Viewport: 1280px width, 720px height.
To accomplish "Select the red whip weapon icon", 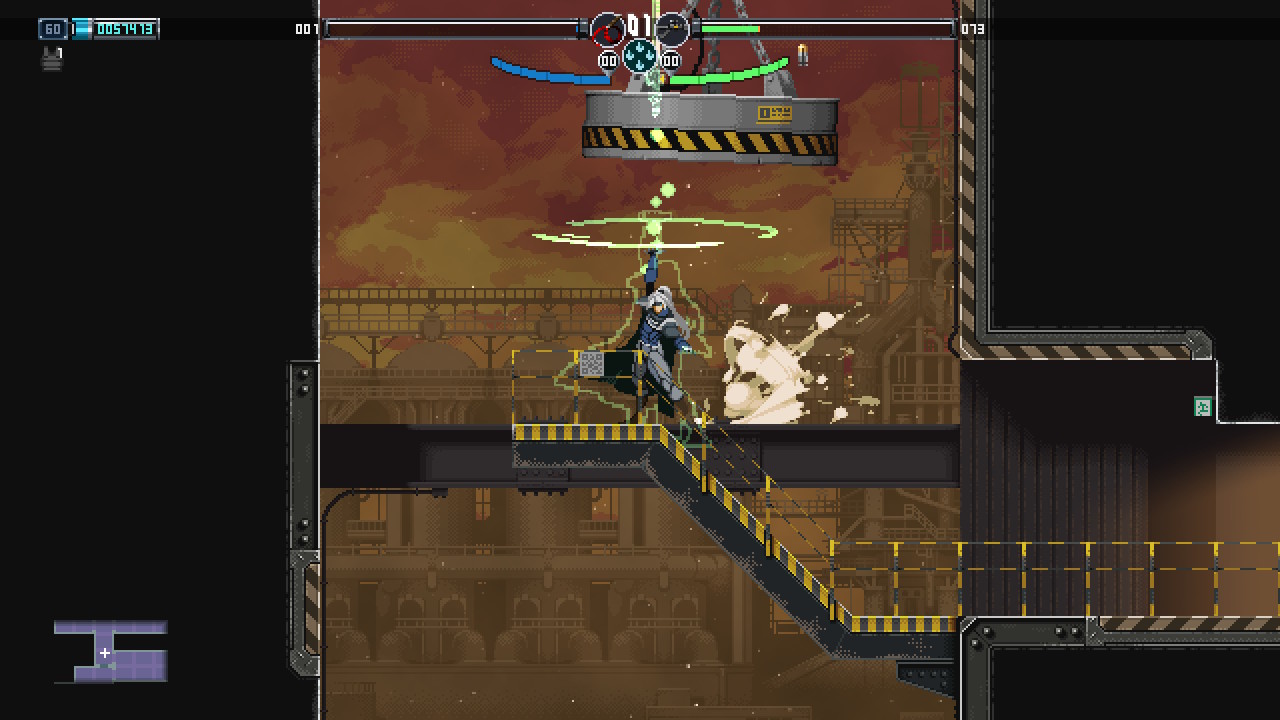I will [607, 30].
